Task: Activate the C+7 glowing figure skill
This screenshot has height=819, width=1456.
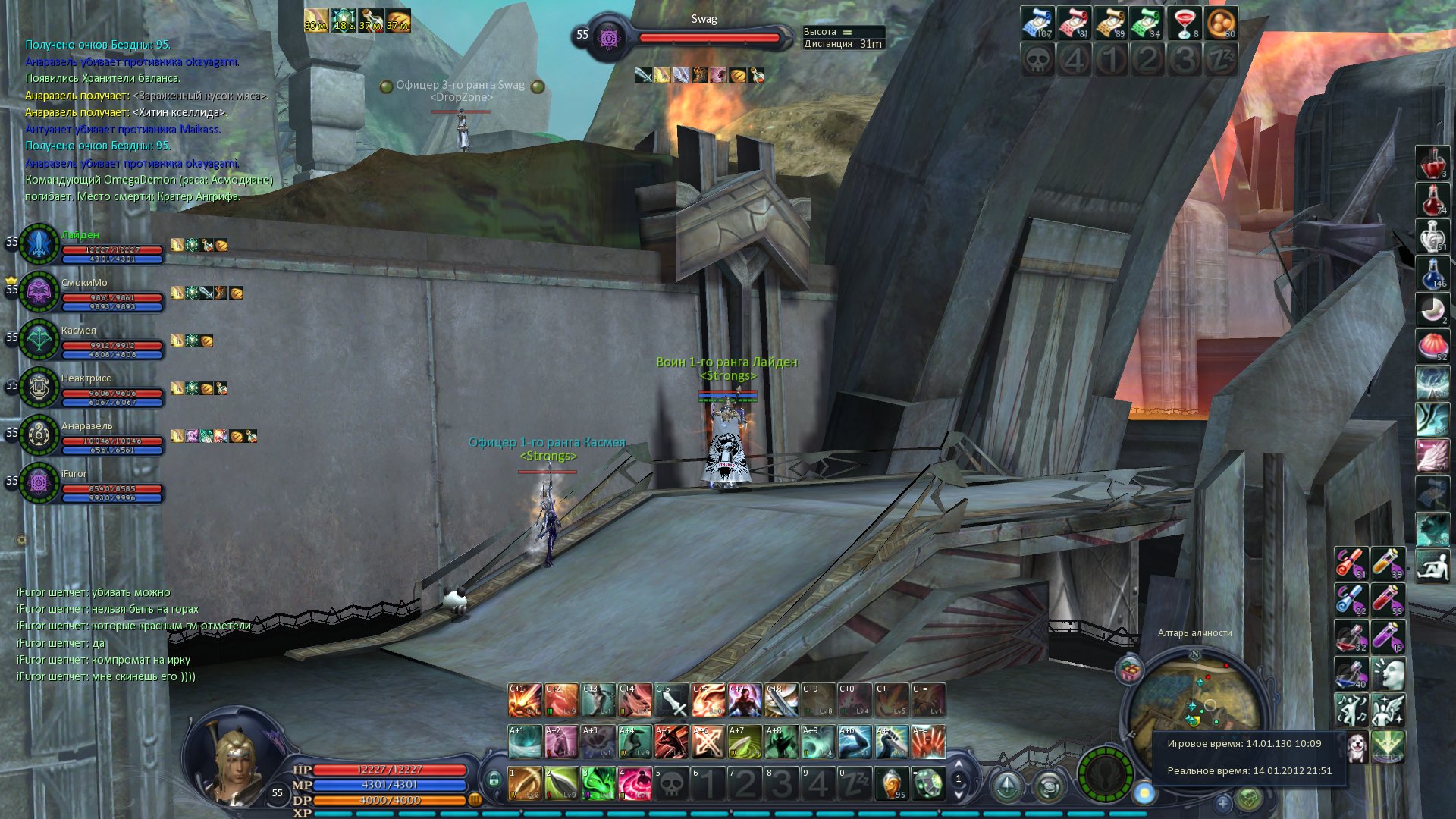Action: click(x=745, y=700)
